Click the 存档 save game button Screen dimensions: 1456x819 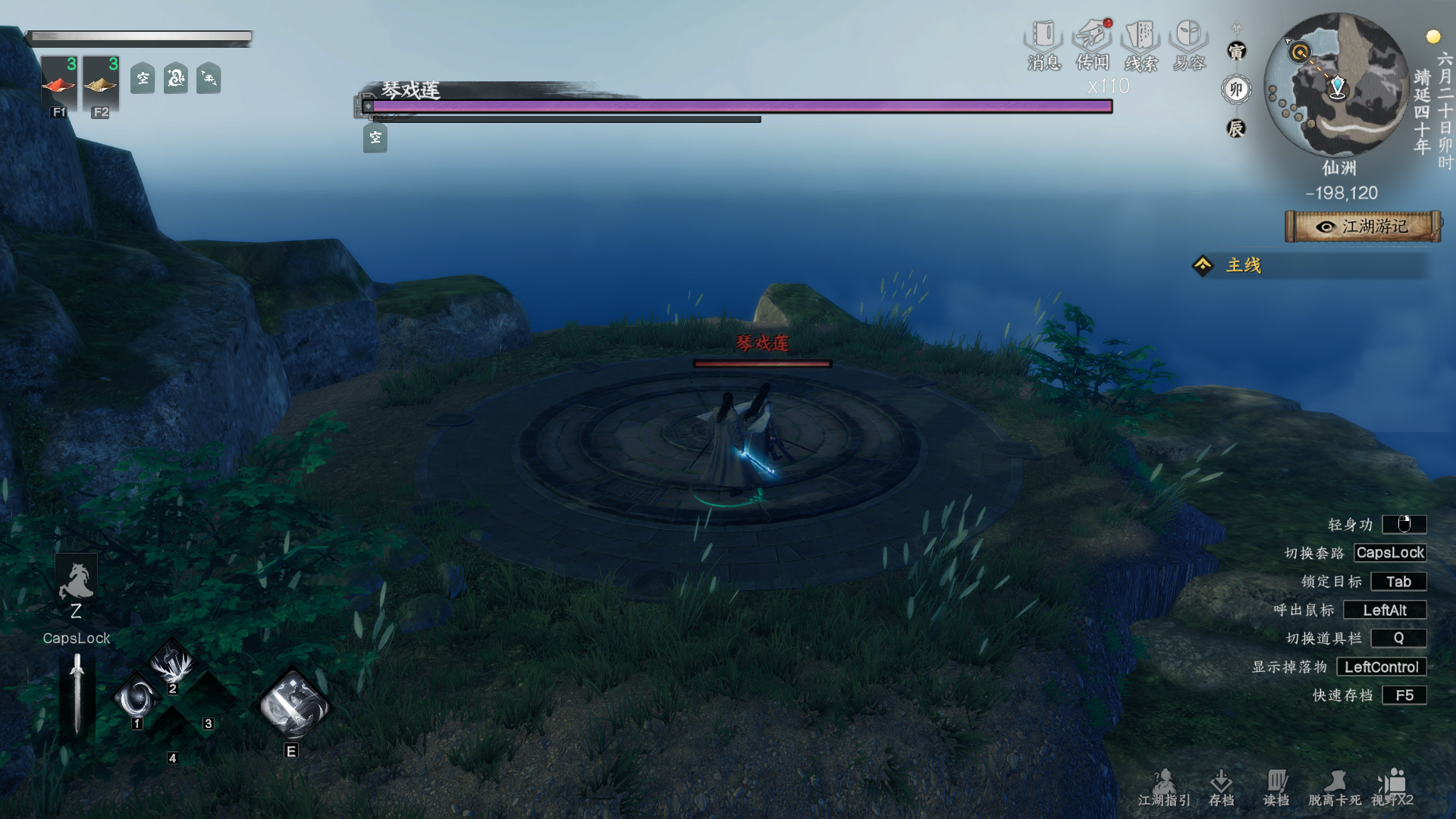pyautogui.click(x=1221, y=788)
